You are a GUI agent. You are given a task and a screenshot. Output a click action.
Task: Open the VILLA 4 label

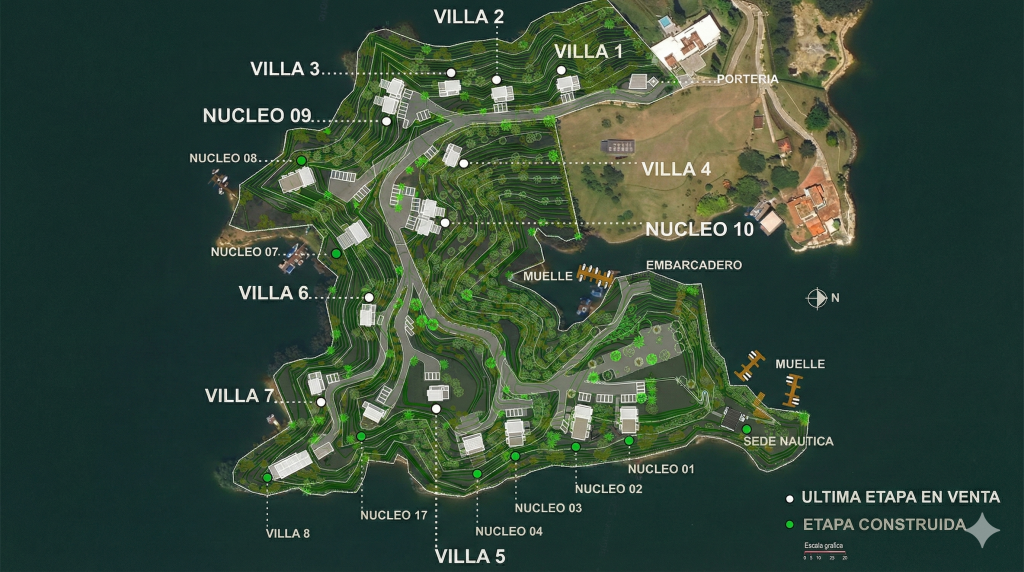[x=676, y=169]
